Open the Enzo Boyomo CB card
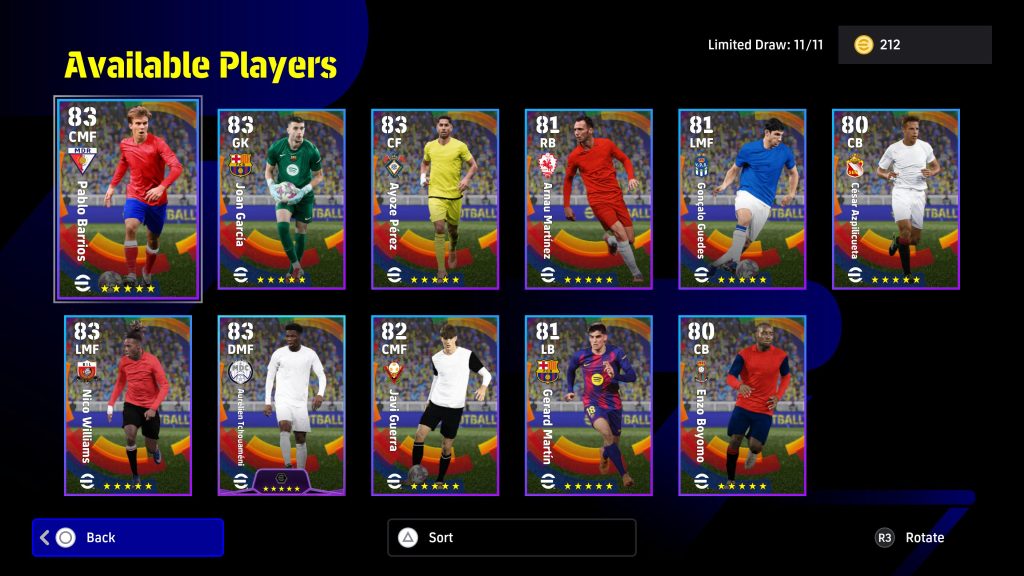Image resolution: width=1024 pixels, height=576 pixels. [x=742, y=405]
